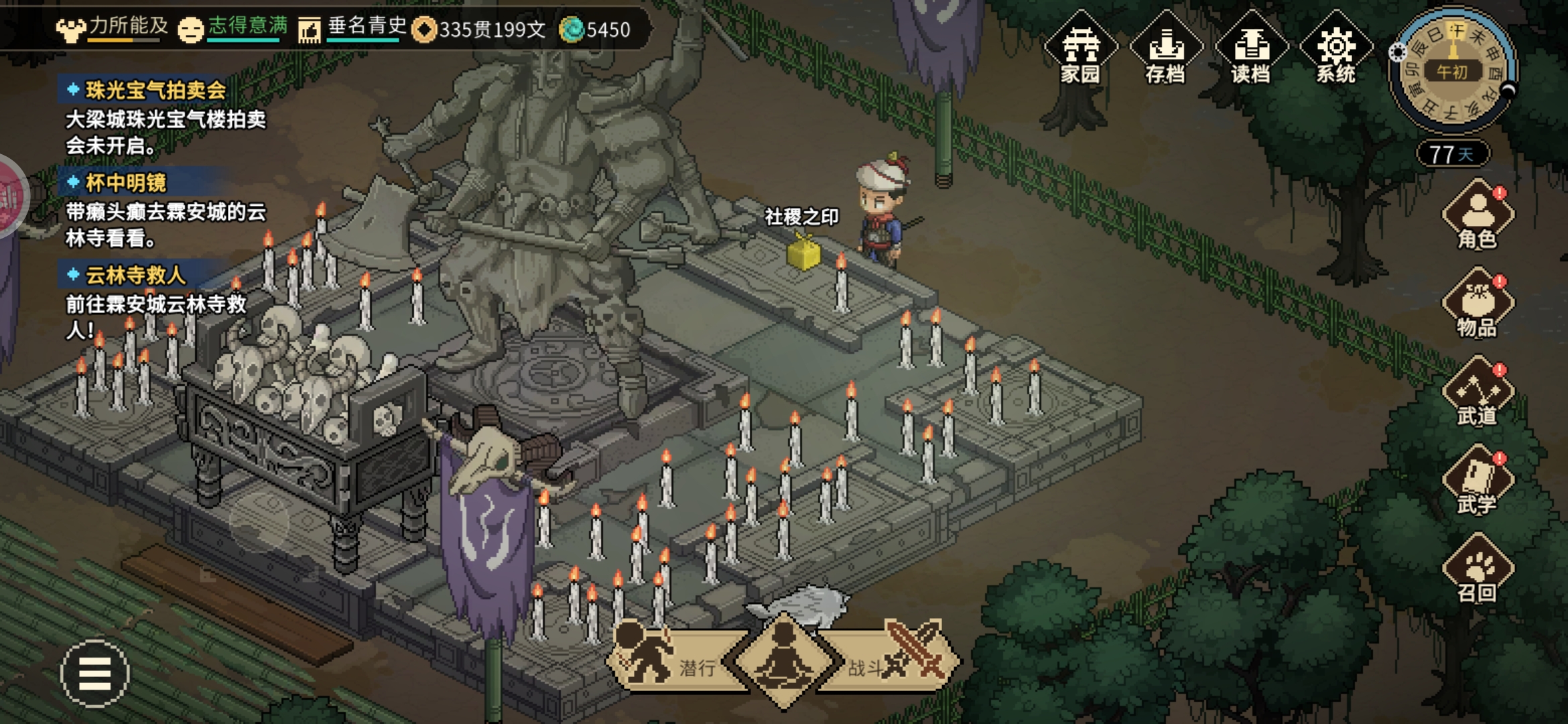Open the 角色 character sheet
This screenshot has width=1568, height=724.
click(x=1477, y=216)
